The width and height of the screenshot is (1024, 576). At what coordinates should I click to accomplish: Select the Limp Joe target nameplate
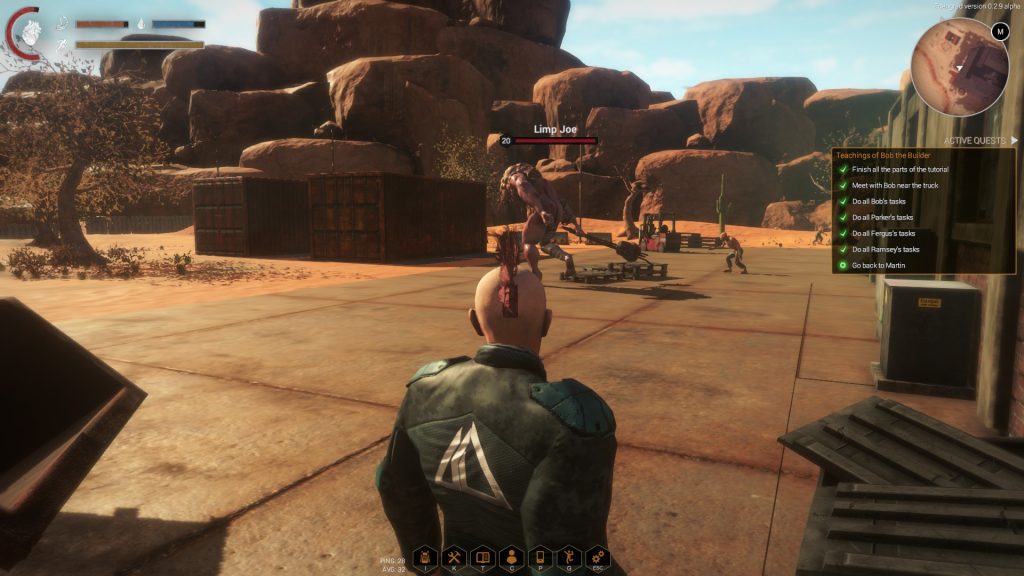(549, 130)
